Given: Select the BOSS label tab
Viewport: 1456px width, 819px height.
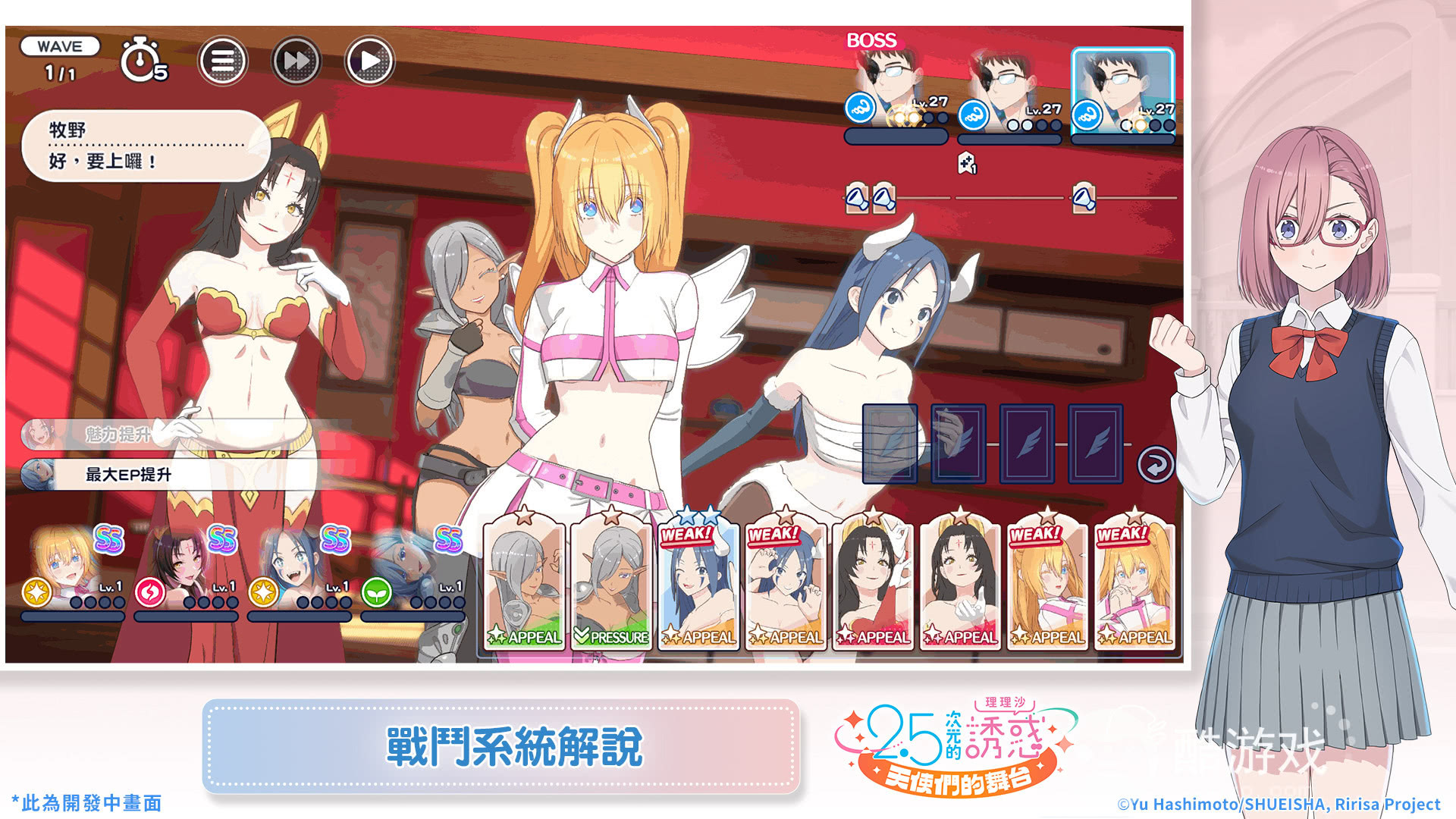Looking at the screenshot, I should click(871, 42).
